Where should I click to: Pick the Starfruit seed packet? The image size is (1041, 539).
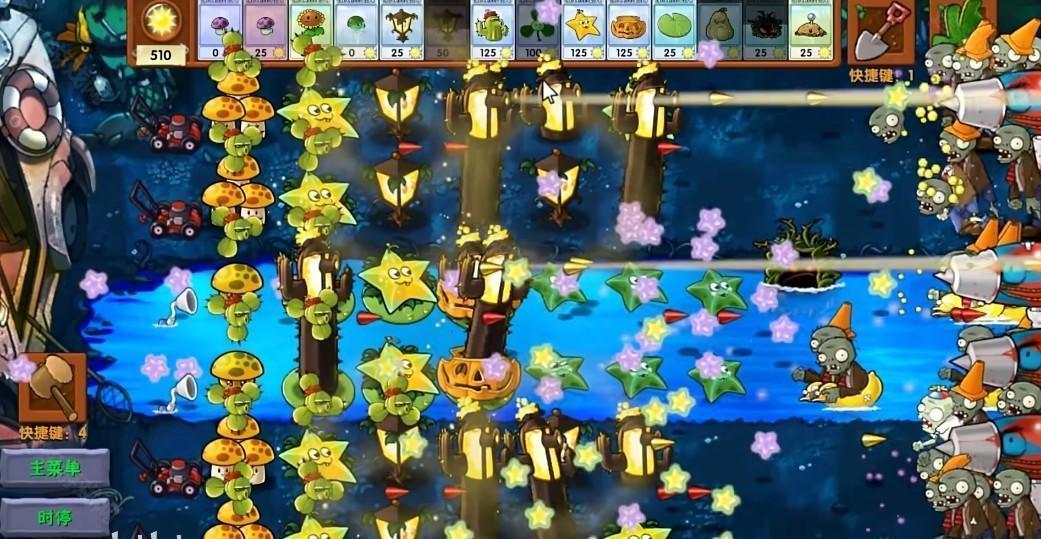tap(584, 30)
